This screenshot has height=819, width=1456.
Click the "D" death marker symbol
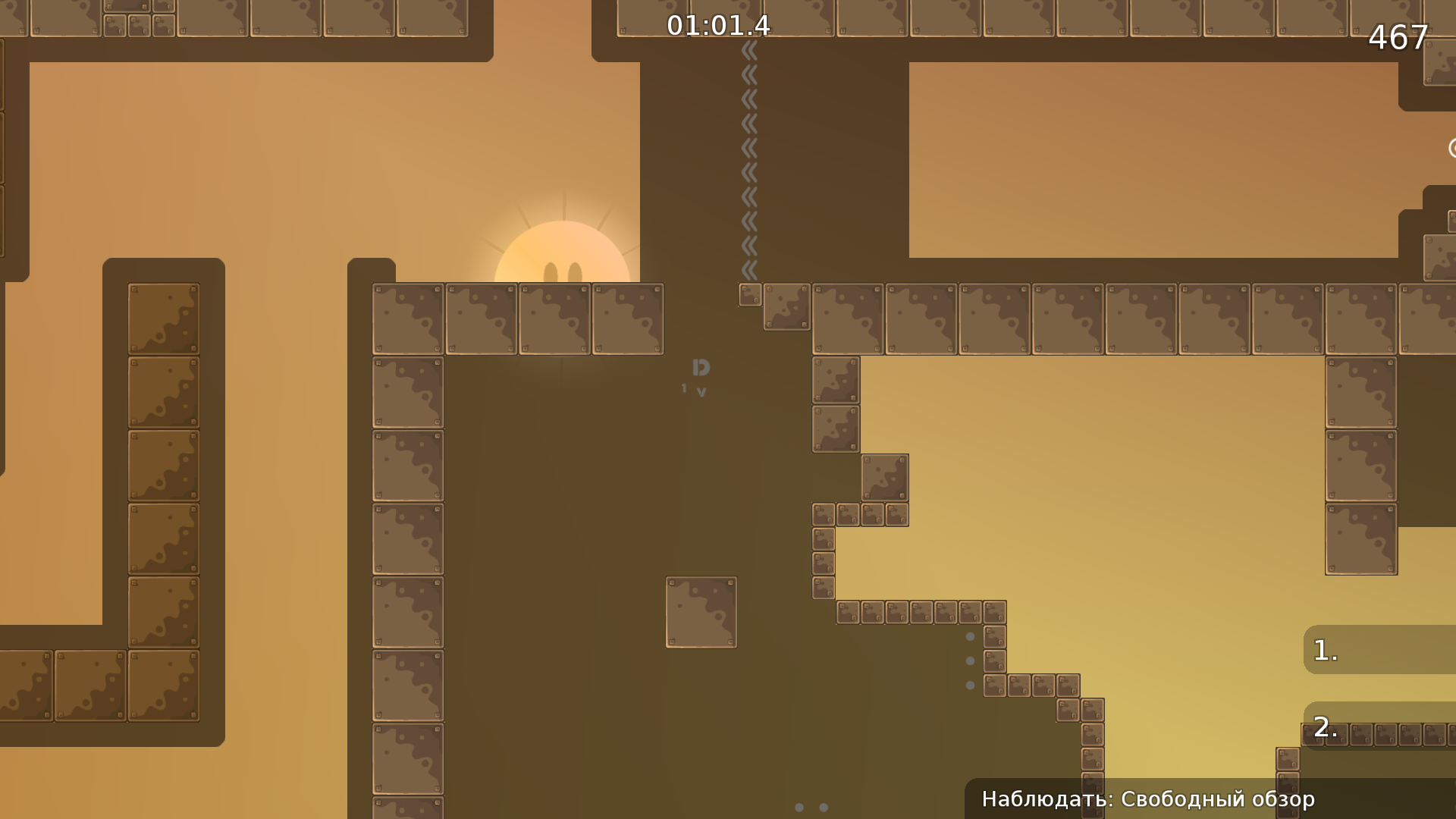coord(700,367)
